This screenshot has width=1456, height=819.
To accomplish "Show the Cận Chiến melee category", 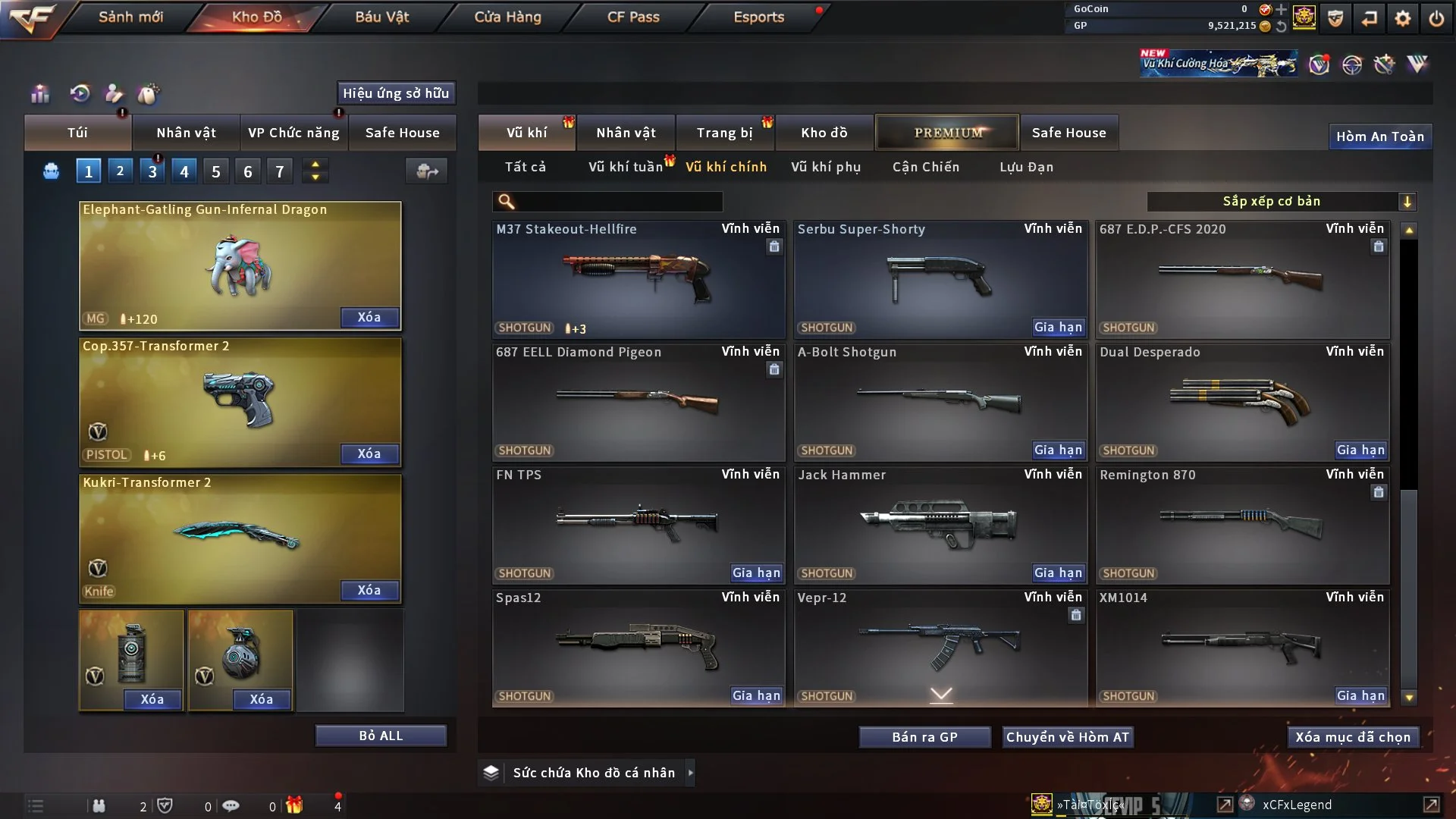I will click(x=926, y=167).
